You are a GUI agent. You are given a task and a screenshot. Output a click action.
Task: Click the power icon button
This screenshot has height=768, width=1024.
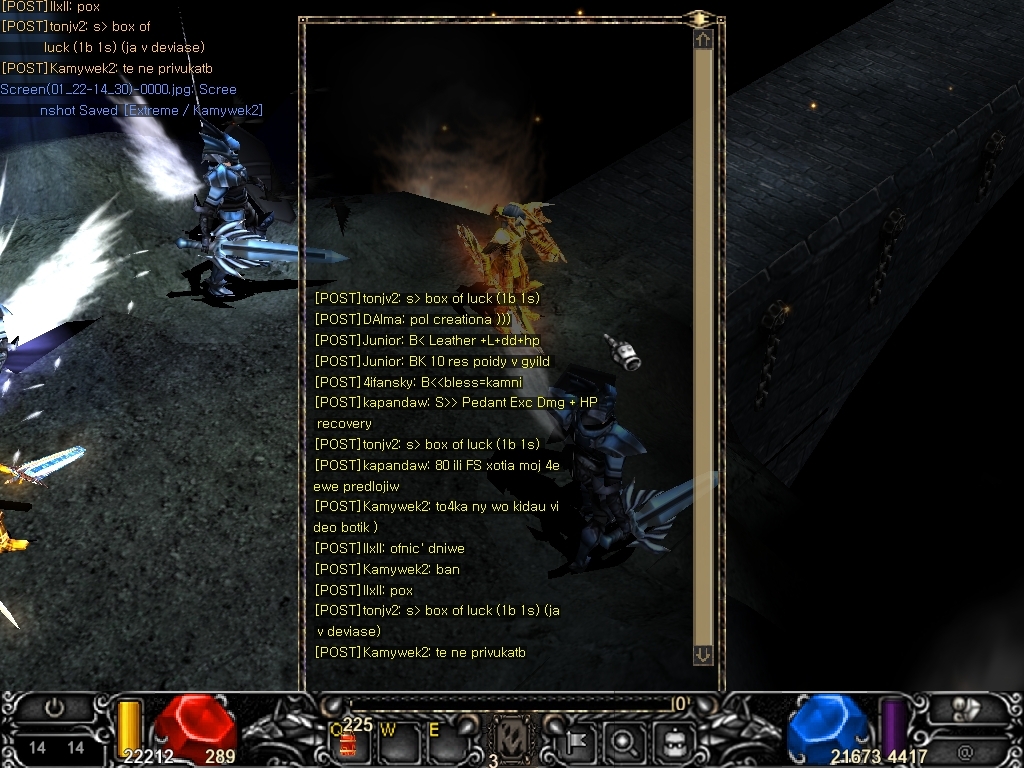[x=55, y=708]
